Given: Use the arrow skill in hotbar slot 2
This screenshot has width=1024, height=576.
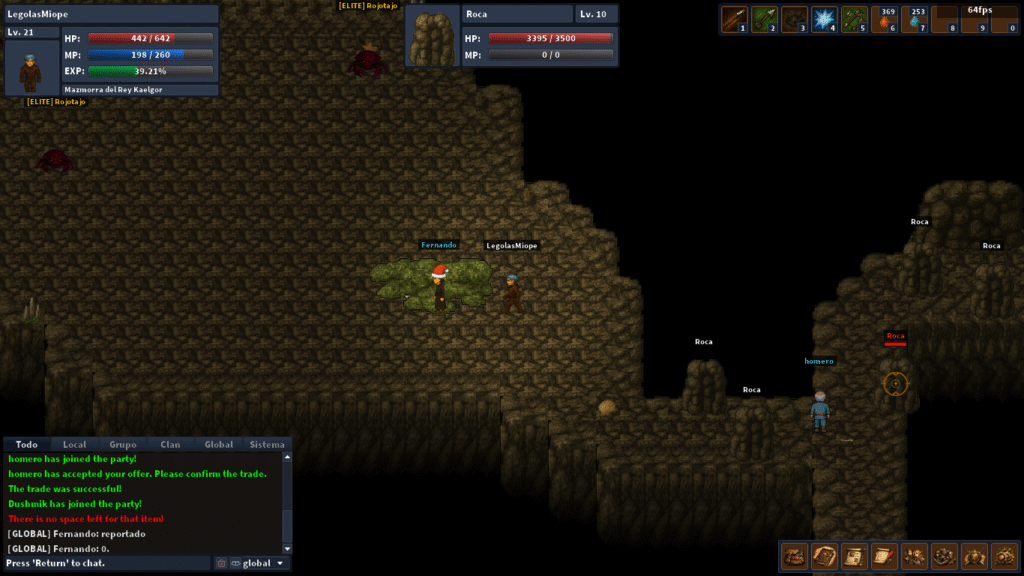Looking at the screenshot, I should [x=765, y=19].
